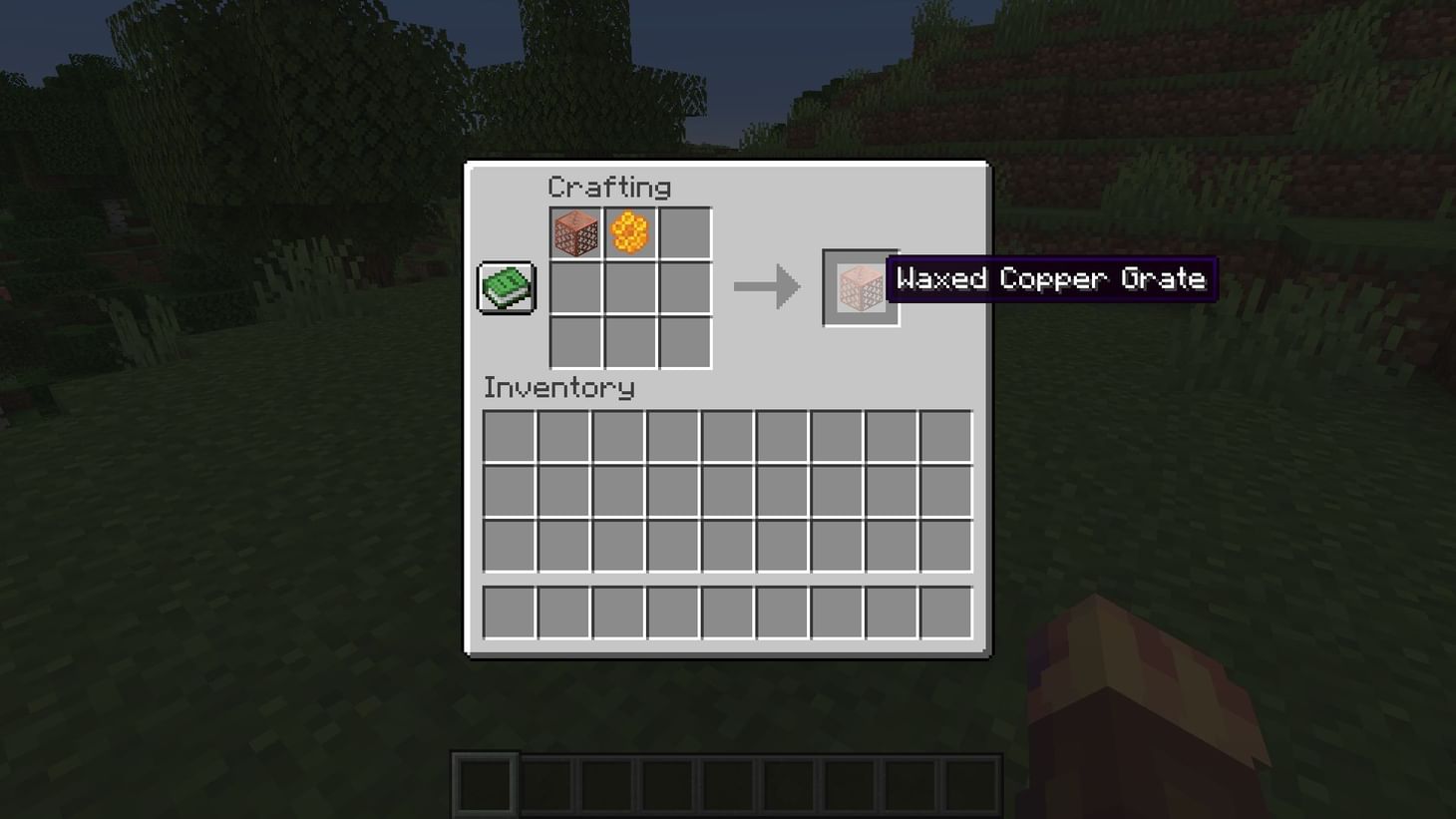Click the last slot of the third inventory row
Viewport: 1456px width, 819px height.
pyautogui.click(x=944, y=546)
